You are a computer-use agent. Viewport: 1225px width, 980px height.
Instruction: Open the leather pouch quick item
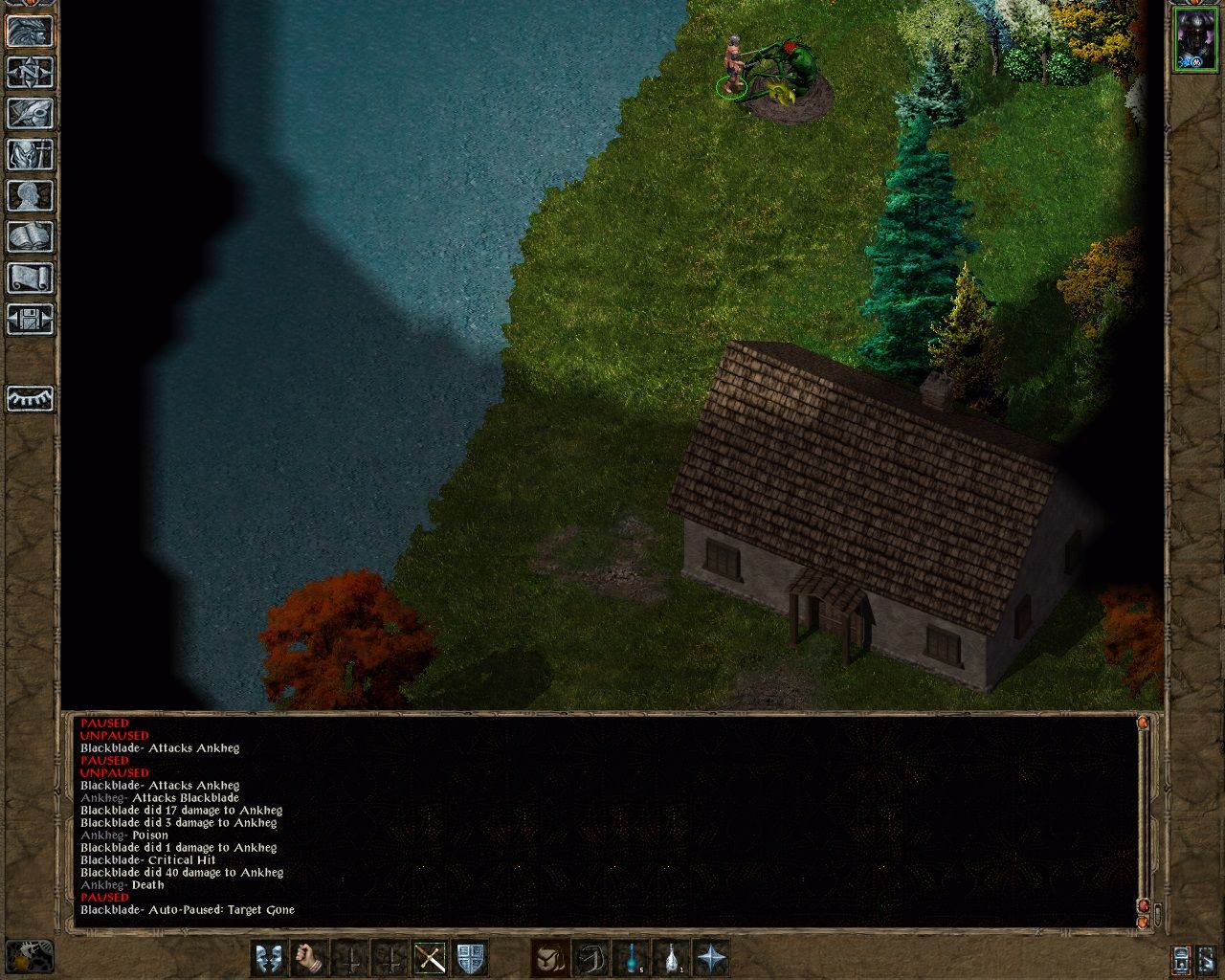[x=550, y=958]
